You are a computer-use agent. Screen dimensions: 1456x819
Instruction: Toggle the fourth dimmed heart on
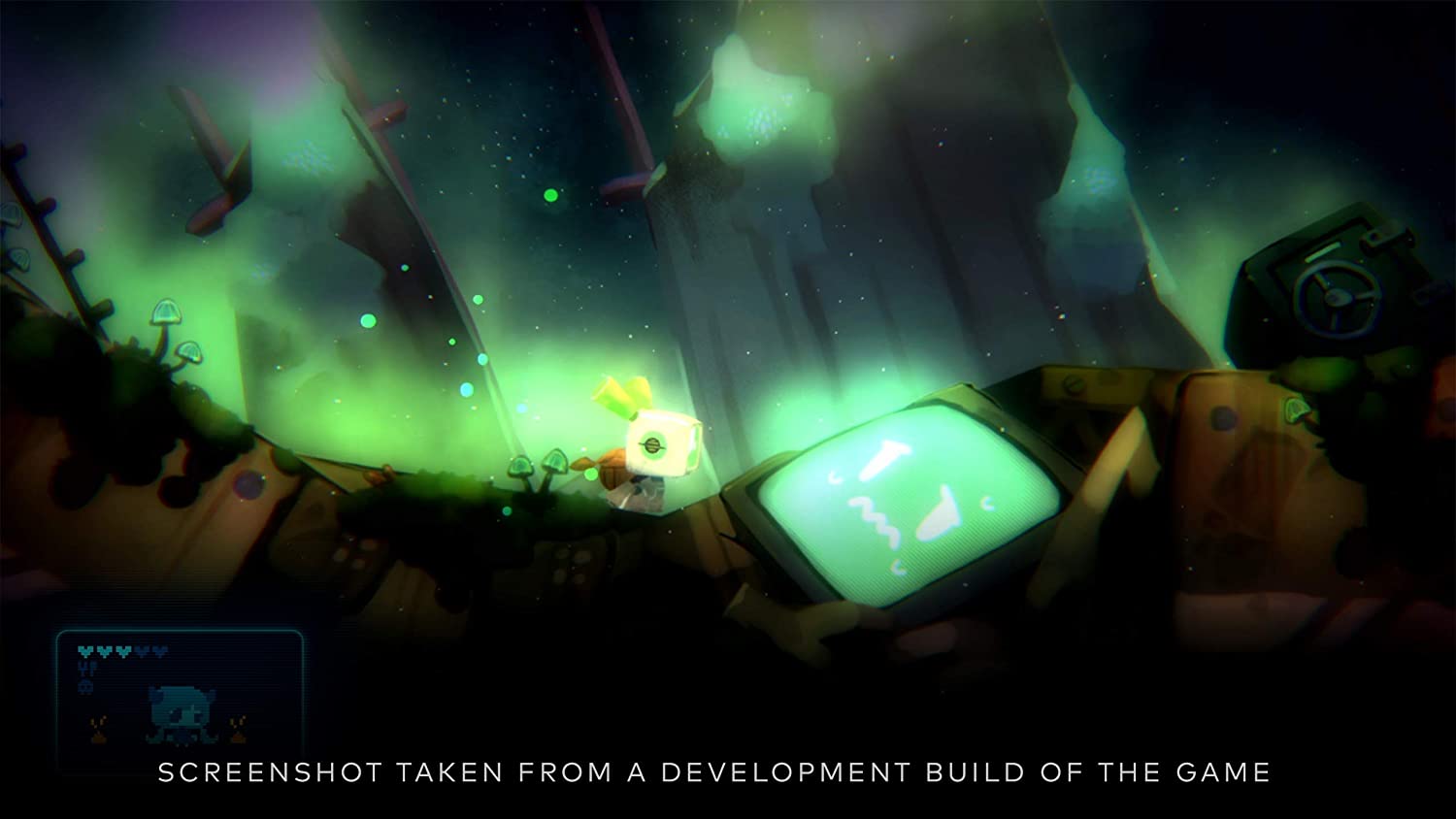tap(144, 651)
